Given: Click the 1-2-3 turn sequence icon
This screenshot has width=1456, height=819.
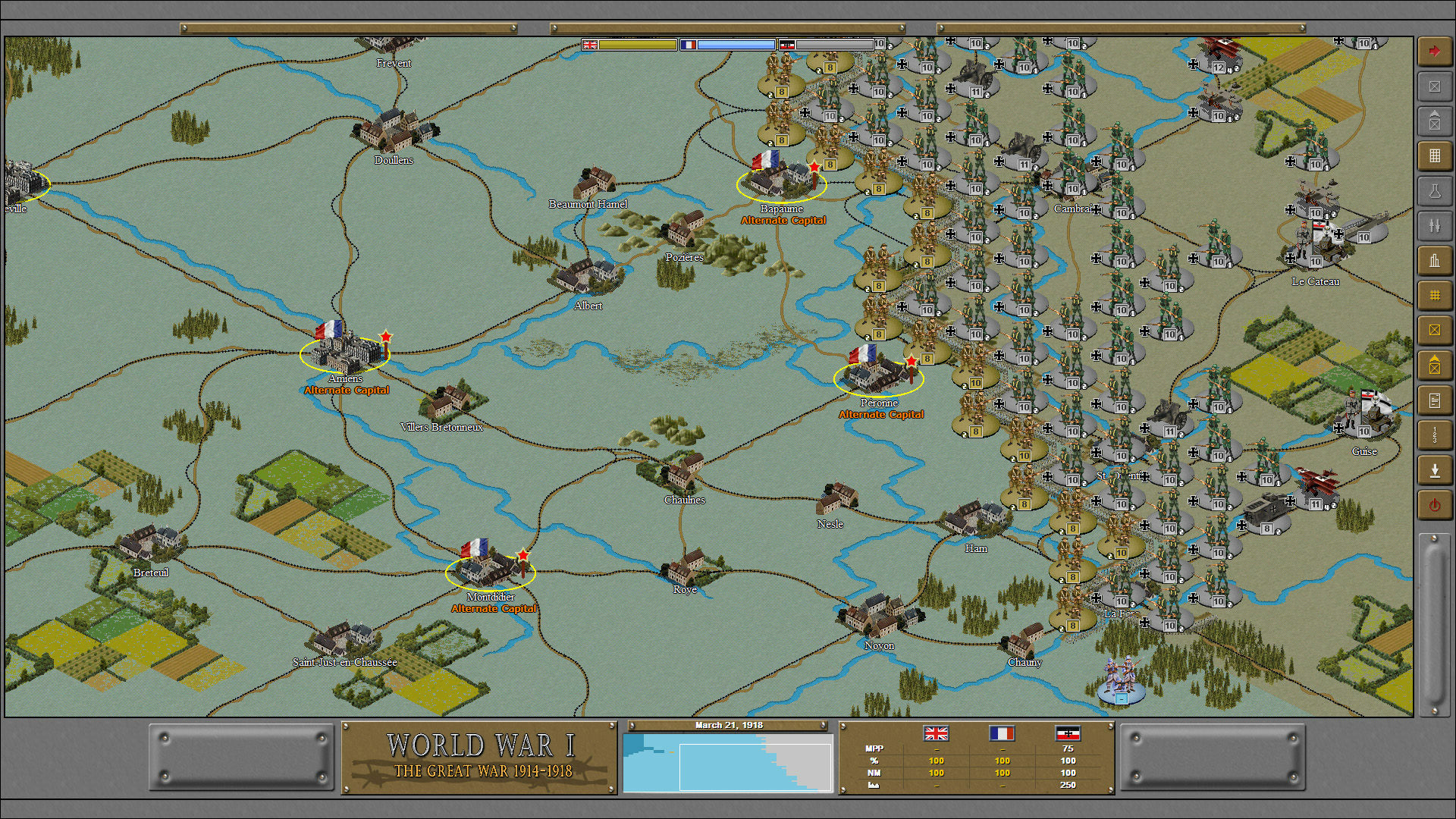Looking at the screenshot, I should pyautogui.click(x=1434, y=434).
